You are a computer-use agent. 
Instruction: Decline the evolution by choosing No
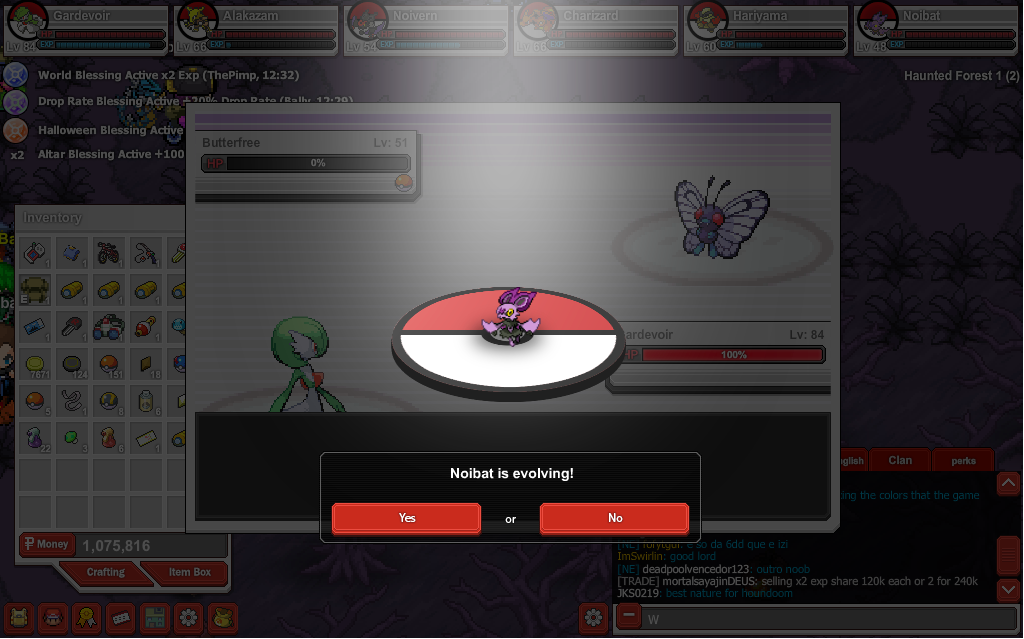(614, 518)
